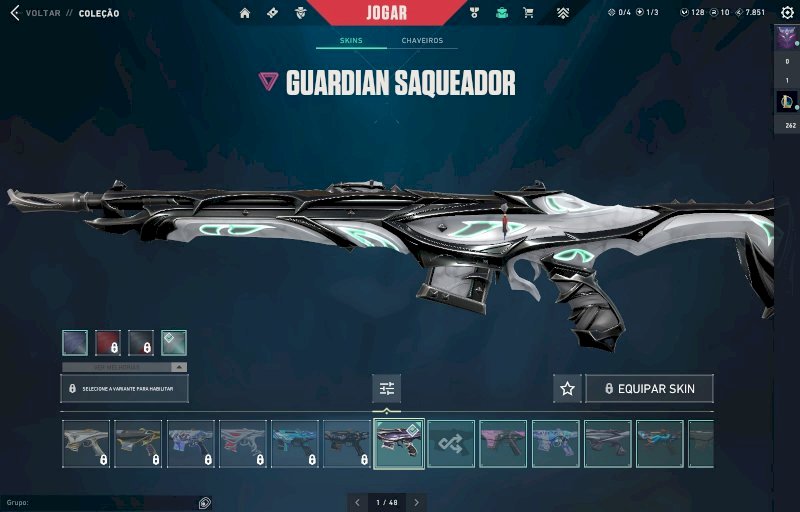Go back with the Voltar arrow
This screenshot has width=800, height=512.
[x=15, y=13]
